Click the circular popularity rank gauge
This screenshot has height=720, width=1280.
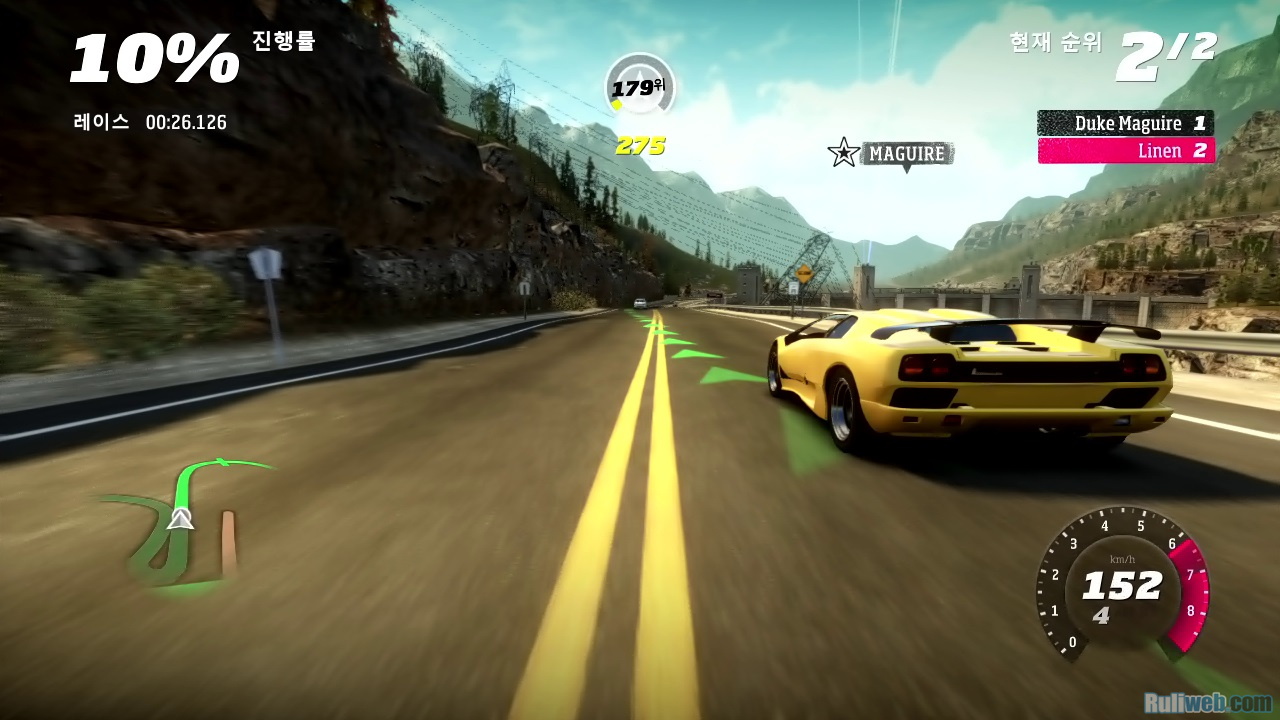click(640, 87)
